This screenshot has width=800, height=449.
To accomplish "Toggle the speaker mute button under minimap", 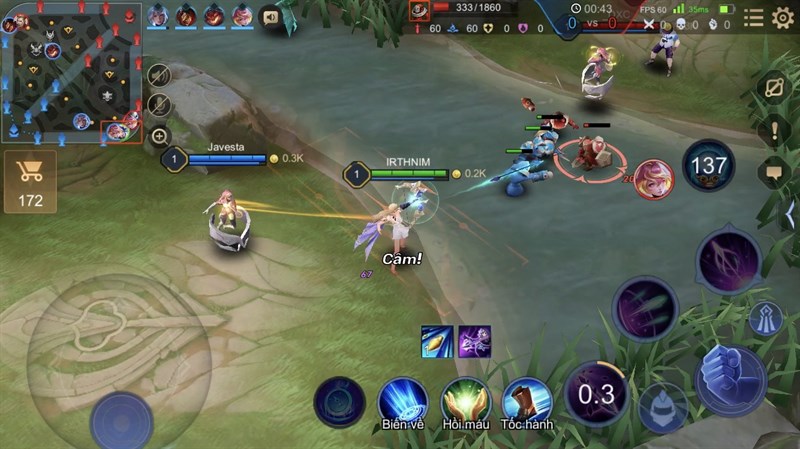I will [x=159, y=75].
